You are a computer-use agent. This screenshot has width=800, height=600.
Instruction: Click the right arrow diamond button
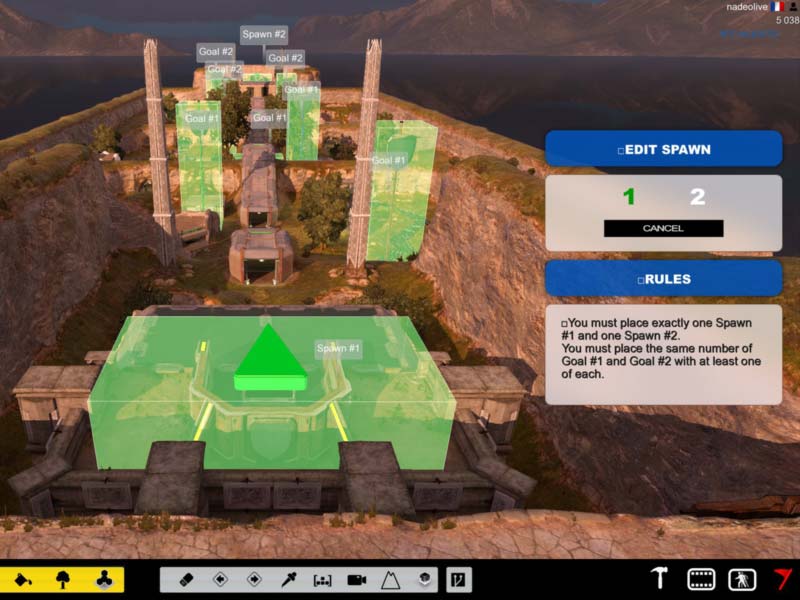point(254,579)
